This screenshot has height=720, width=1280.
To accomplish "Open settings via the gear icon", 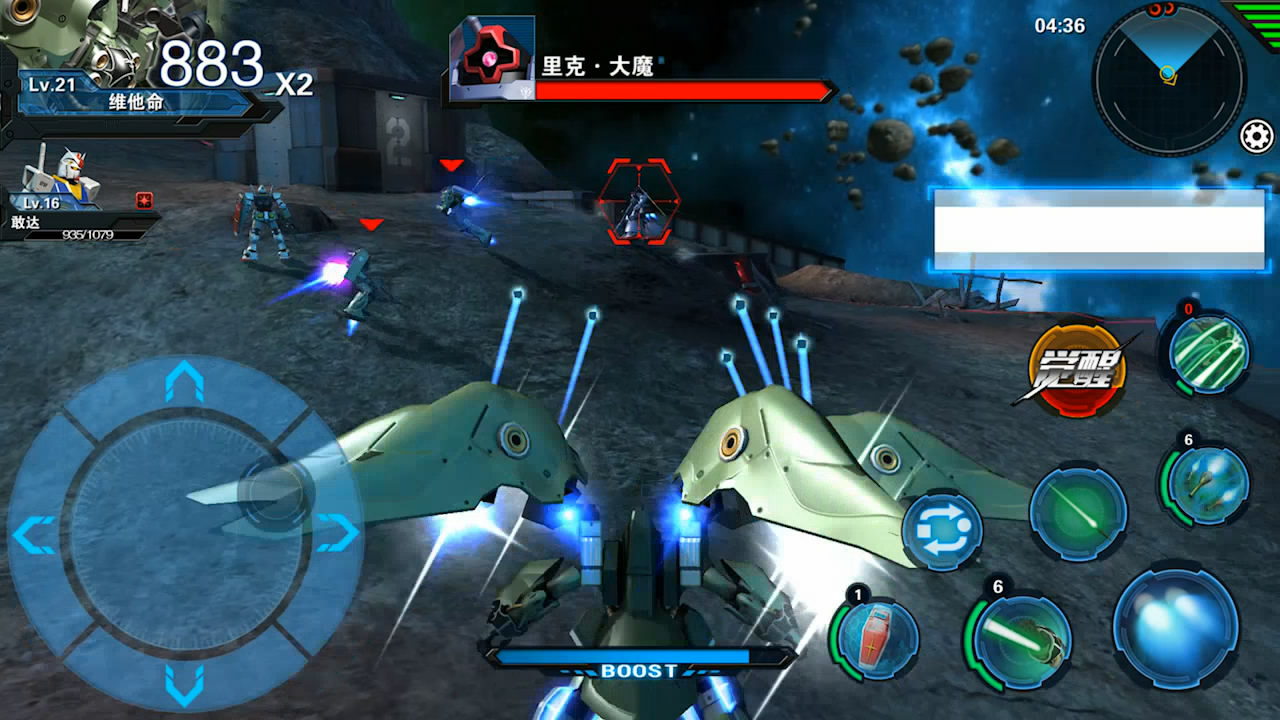I will tap(1256, 136).
